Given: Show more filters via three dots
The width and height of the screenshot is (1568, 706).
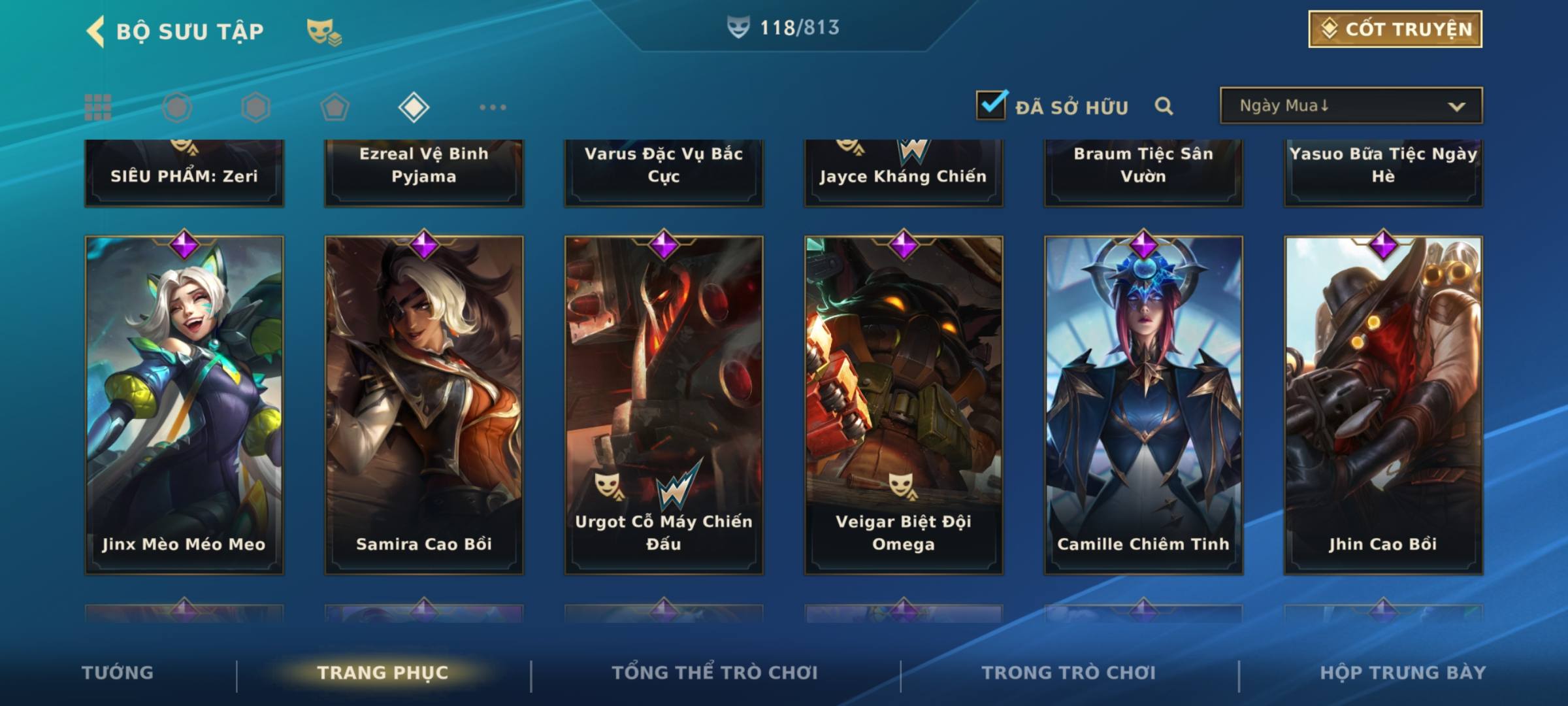Looking at the screenshot, I should (x=493, y=107).
